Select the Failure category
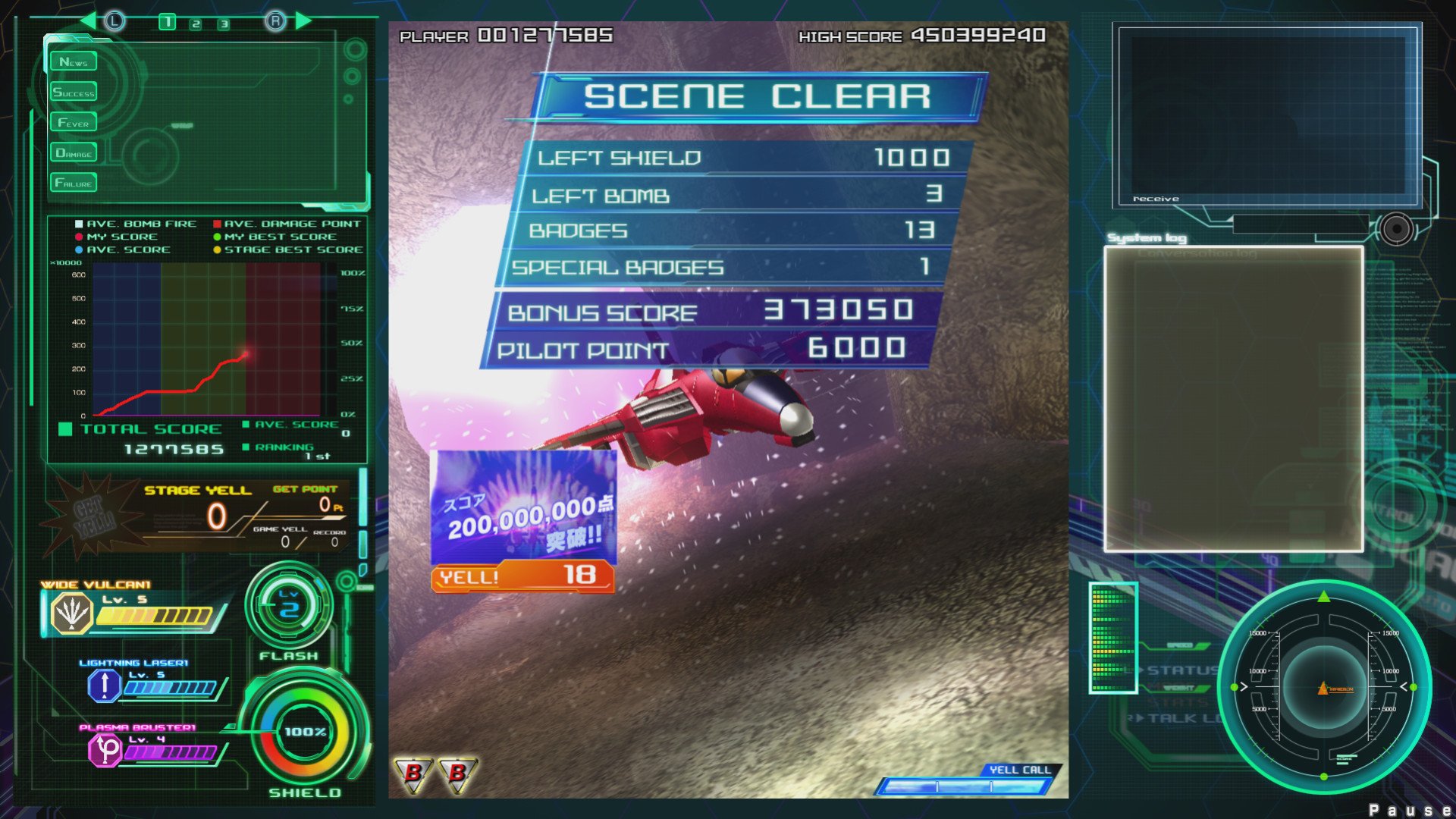 (x=74, y=183)
